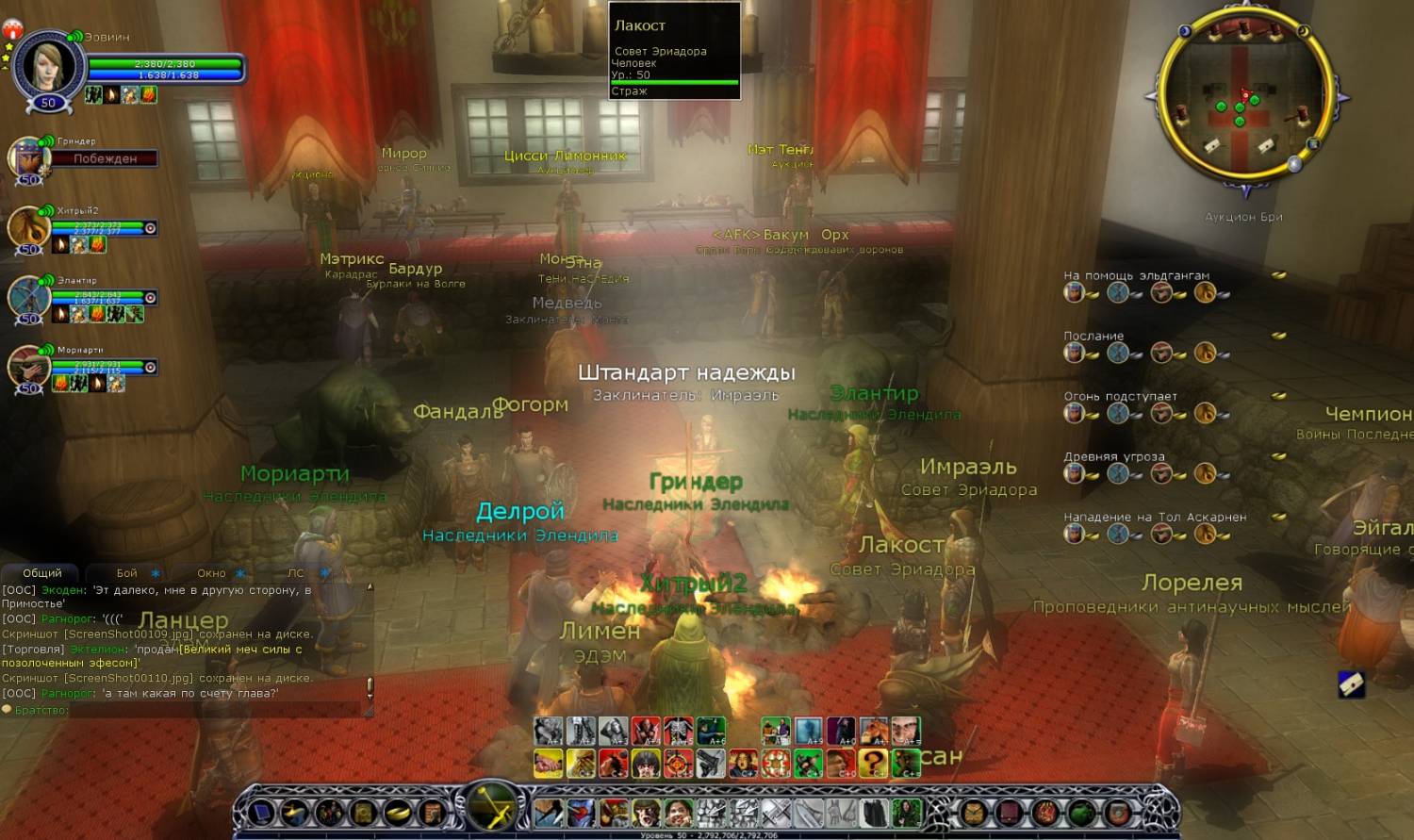The width and height of the screenshot is (1414, 840).
Task: Target party member Элантир's portrait
Action: point(28,298)
